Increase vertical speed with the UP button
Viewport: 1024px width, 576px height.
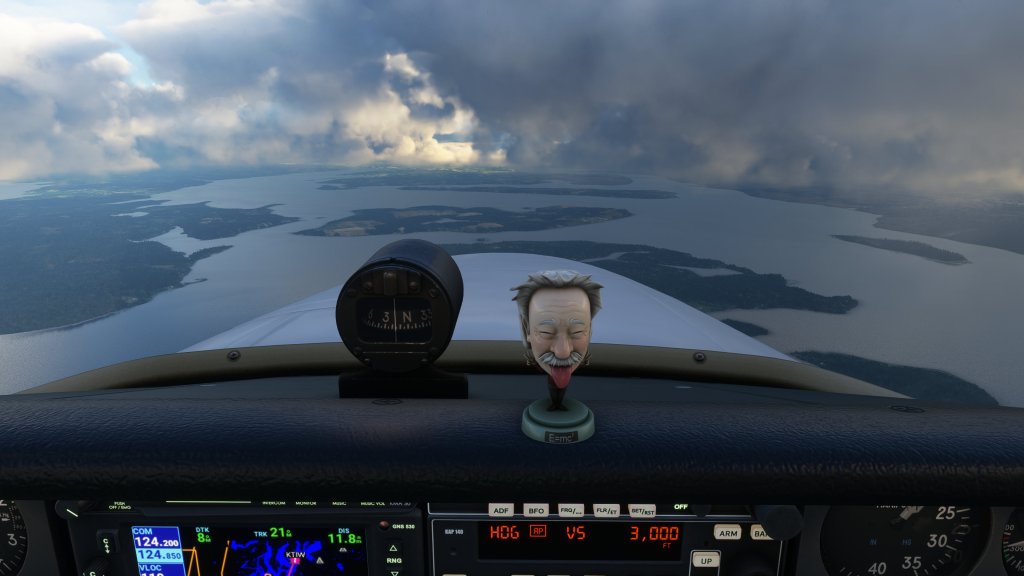(x=705, y=559)
